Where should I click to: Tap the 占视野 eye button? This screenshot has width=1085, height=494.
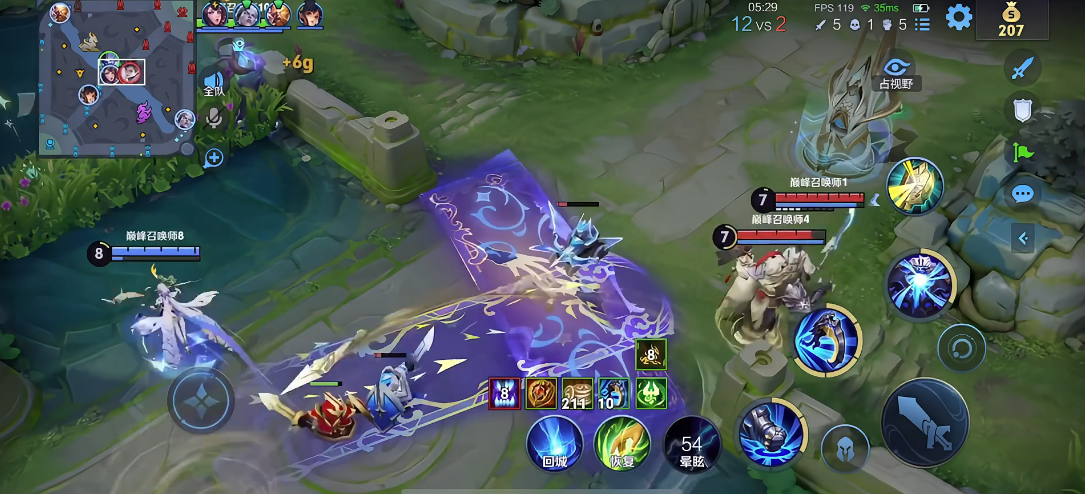(898, 68)
